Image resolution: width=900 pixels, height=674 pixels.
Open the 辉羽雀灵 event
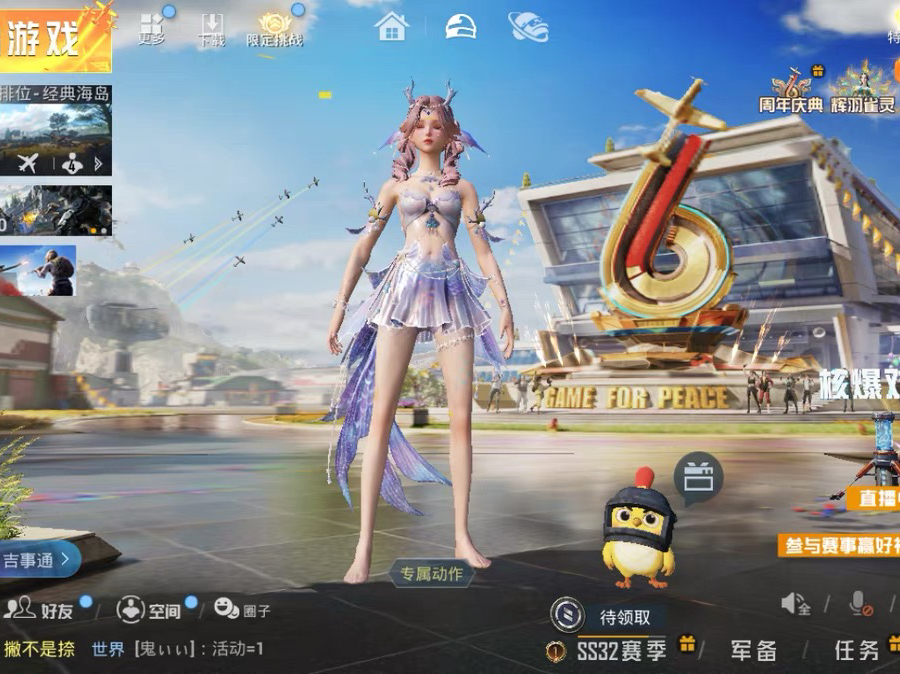pyautogui.click(x=863, y=90)
